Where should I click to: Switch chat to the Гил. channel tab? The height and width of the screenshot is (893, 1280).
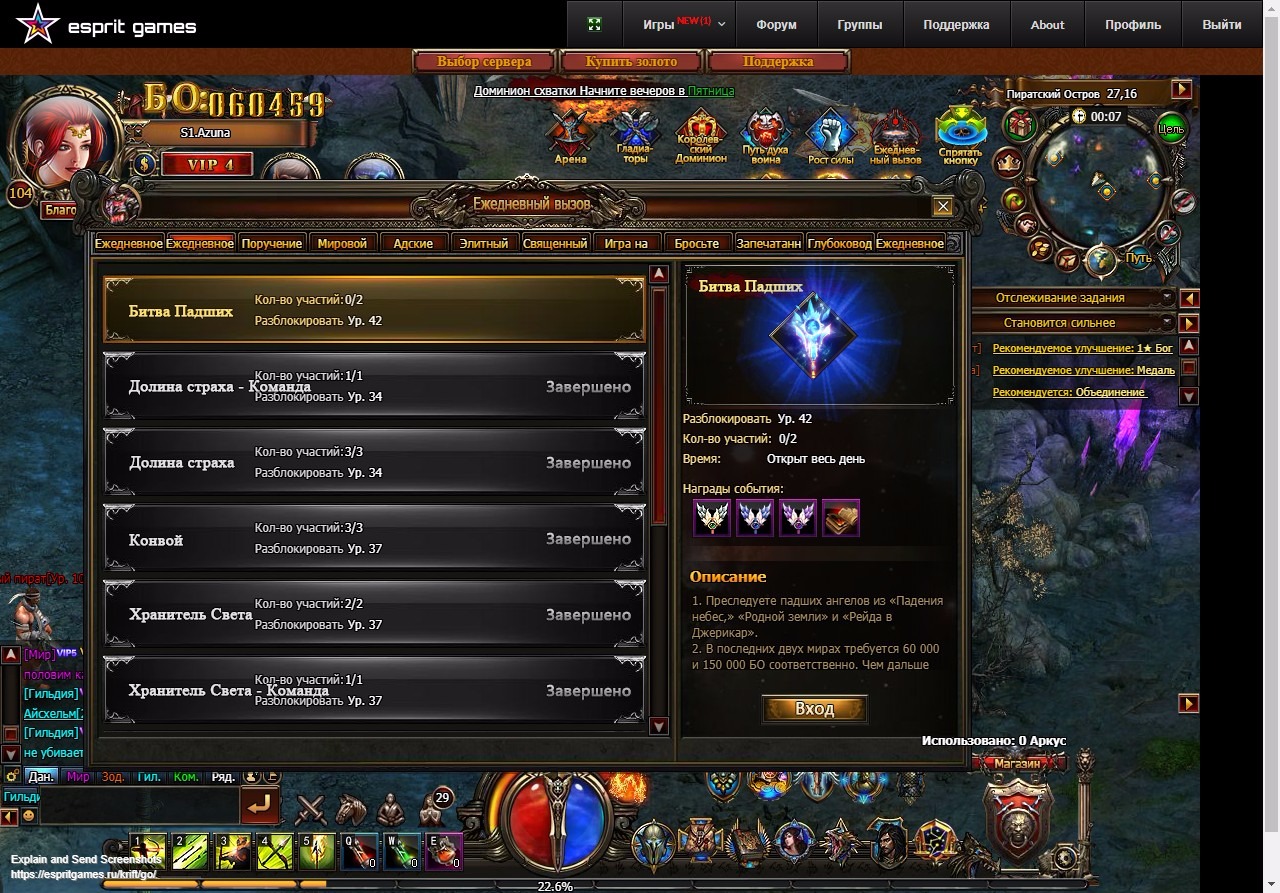(149, 776)
